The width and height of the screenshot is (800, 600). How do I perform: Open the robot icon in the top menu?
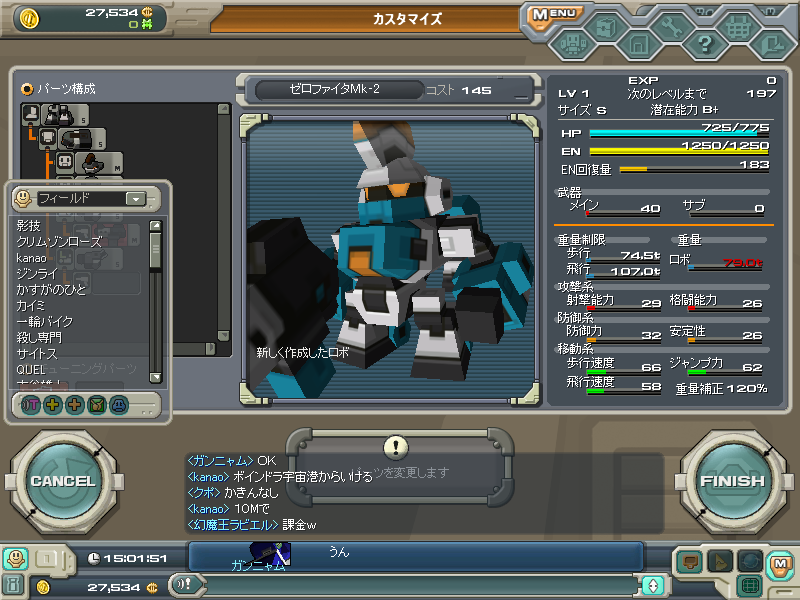pyautogui.click(x=571, y=44)
